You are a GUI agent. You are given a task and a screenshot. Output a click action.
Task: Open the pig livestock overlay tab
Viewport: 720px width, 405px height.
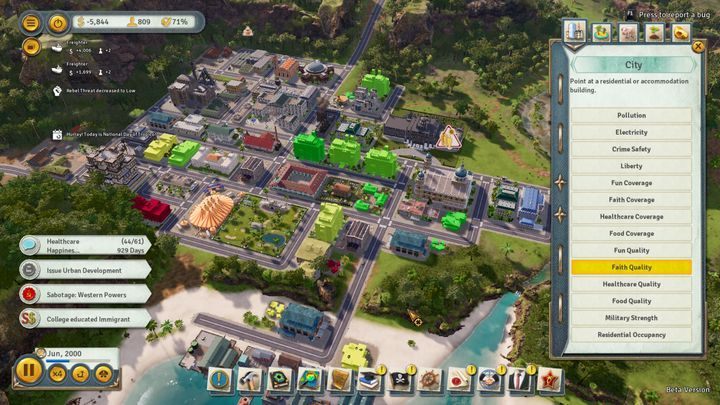click(x=629, y=33)
